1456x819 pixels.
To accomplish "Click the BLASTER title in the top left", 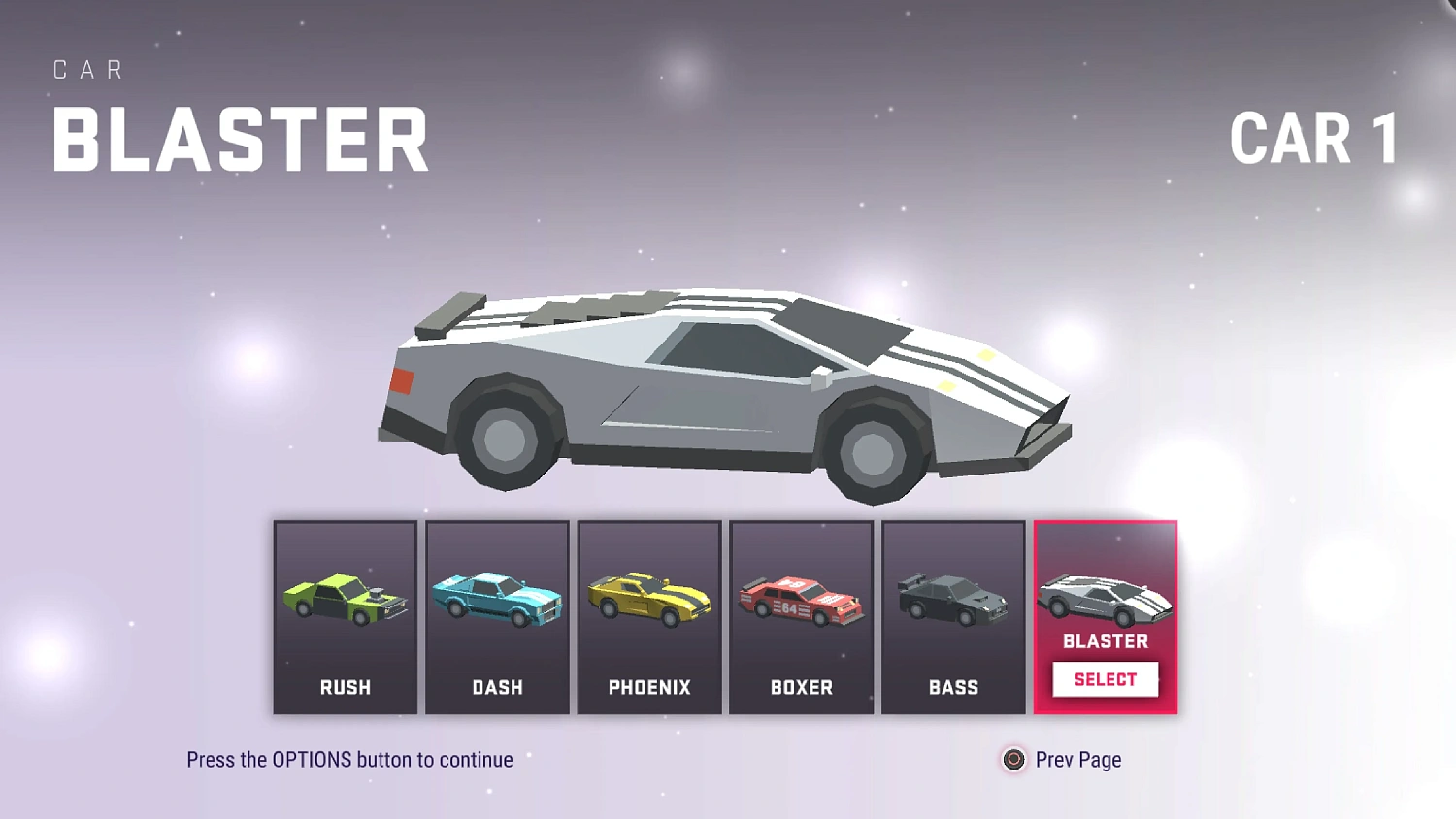I will 241,139.
